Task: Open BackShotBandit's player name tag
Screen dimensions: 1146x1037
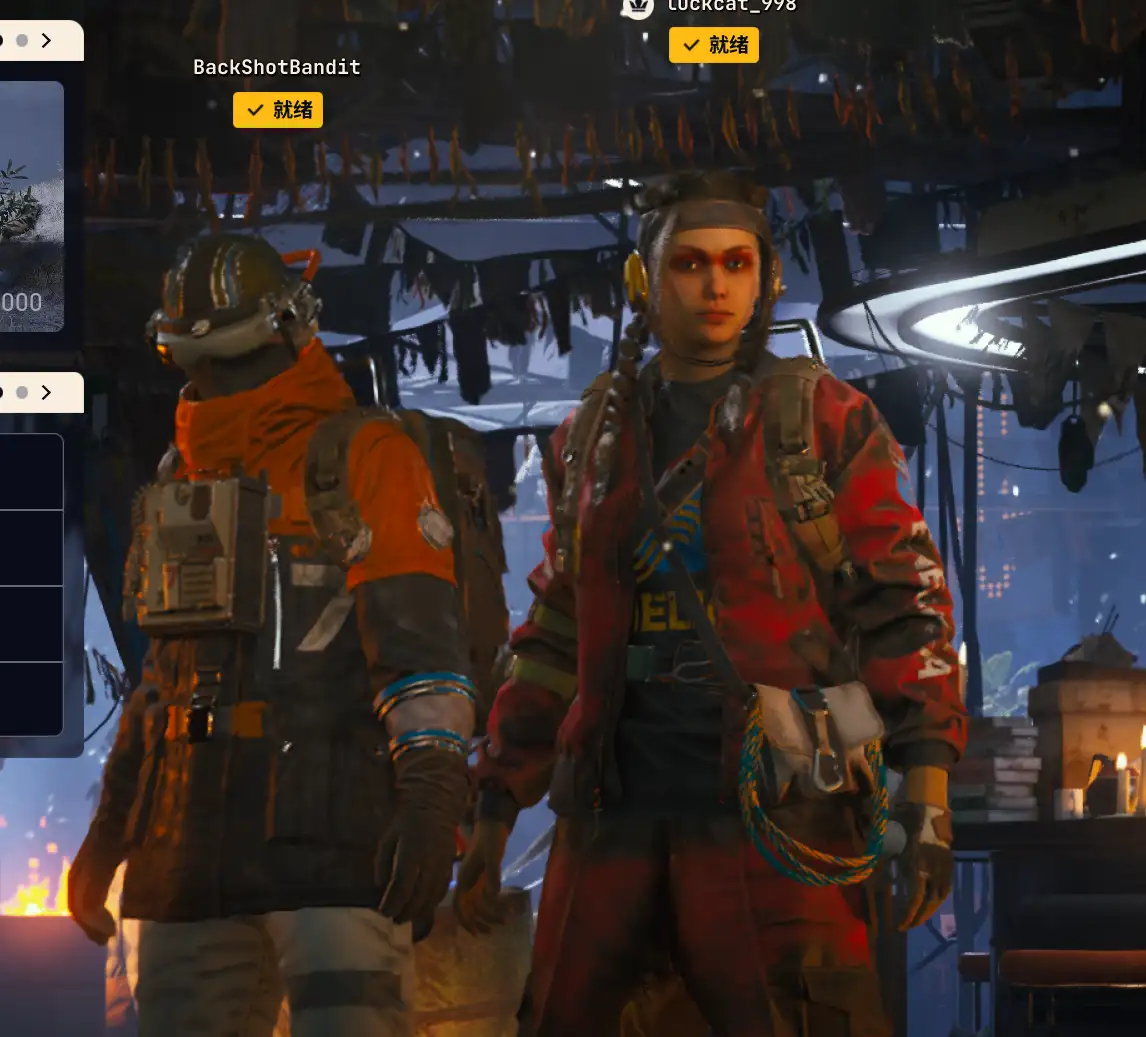Action: tap(277, 67)
